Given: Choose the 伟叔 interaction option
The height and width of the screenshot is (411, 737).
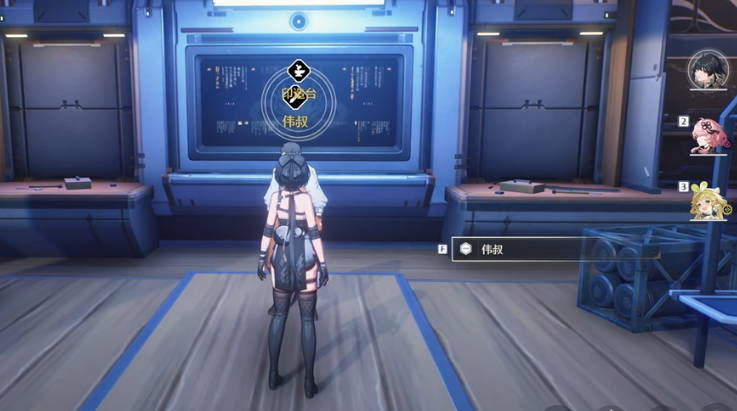Looking at the screenshot, I should click(555, 249).
